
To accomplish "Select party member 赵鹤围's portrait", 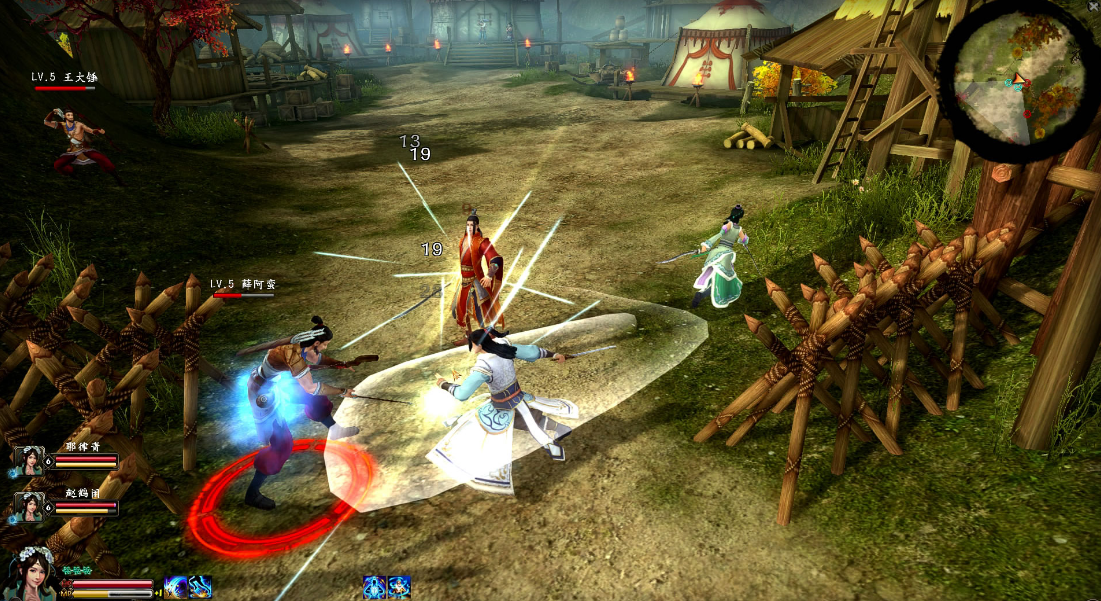I will coord(29,507).
